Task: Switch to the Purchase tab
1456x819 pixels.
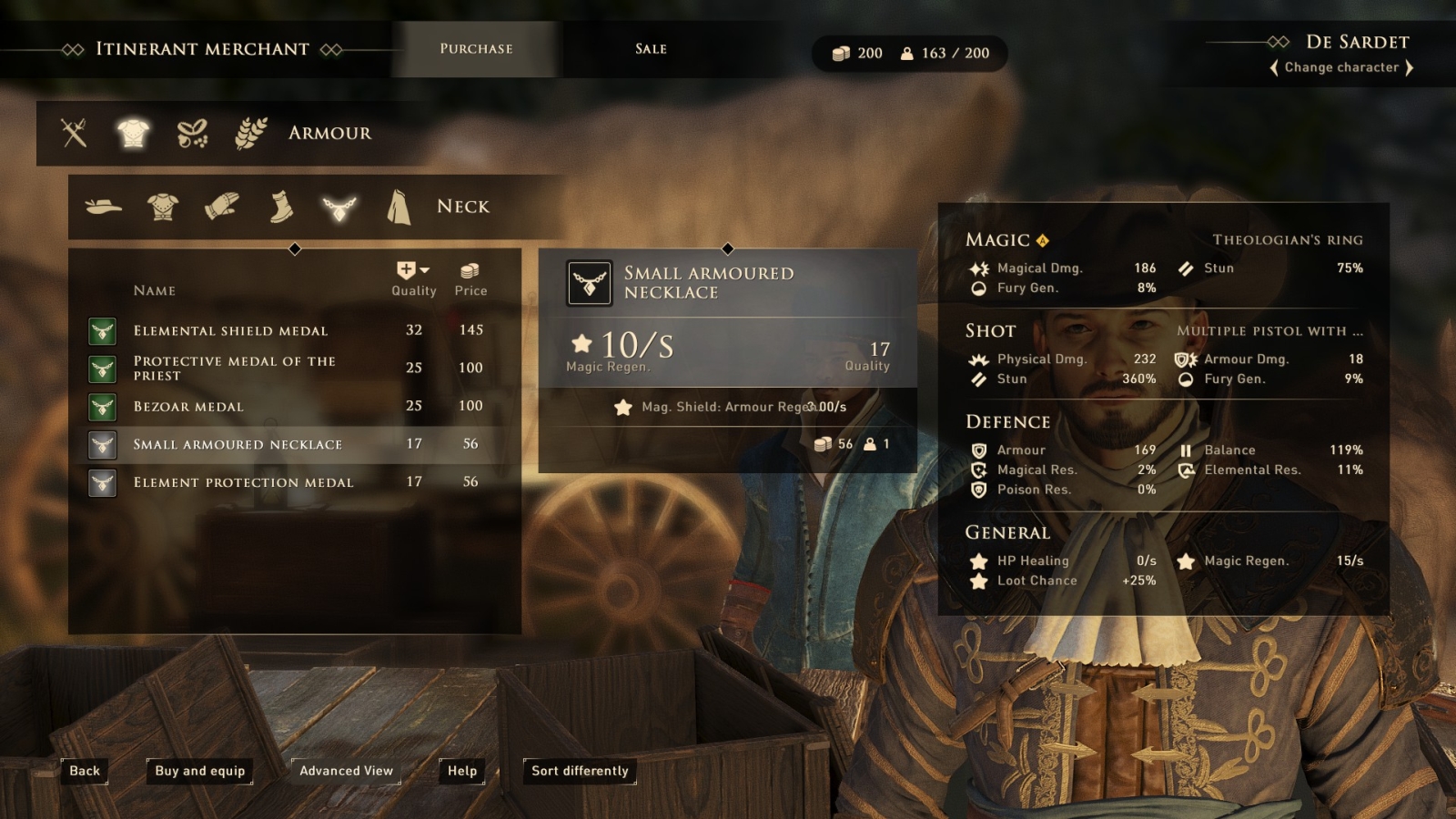Action: coord(476,49)
